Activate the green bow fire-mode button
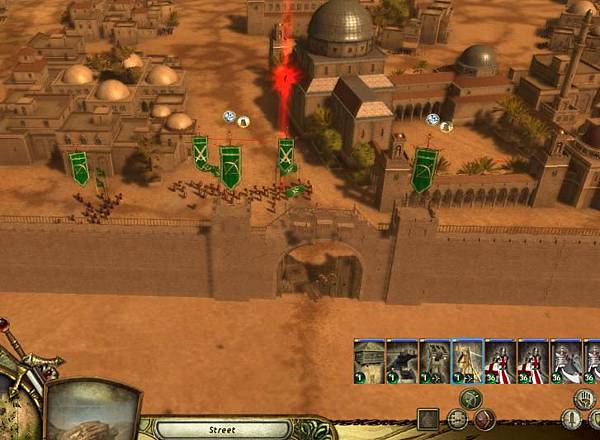Screen dimensions: 600x440 [471, 398]
